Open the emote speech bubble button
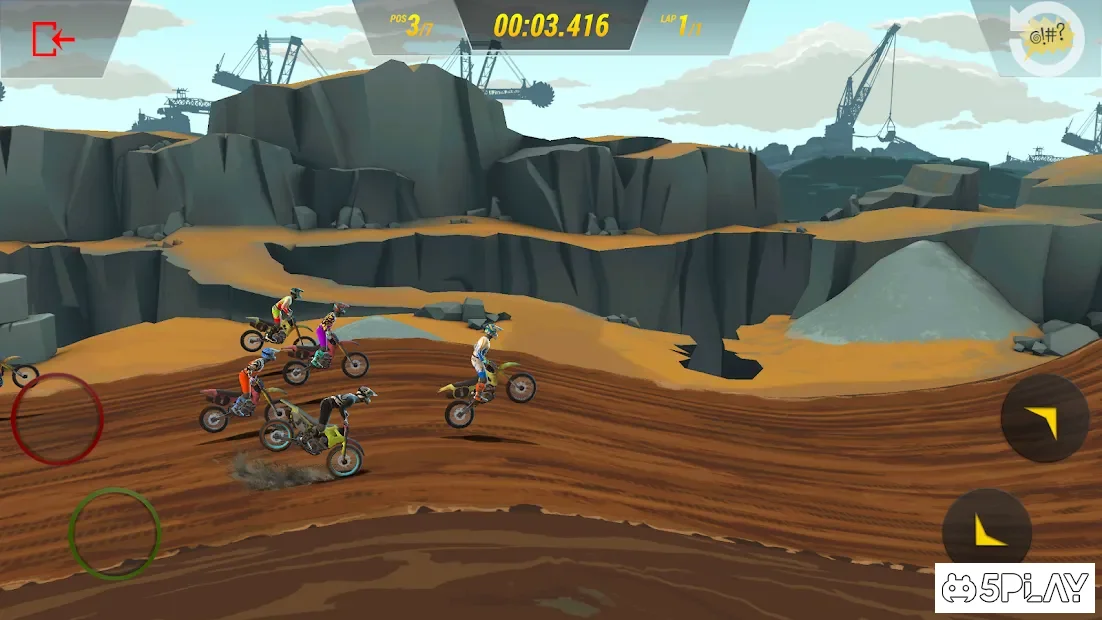The image size is (1102, 620). click(x=1043, y=38)
